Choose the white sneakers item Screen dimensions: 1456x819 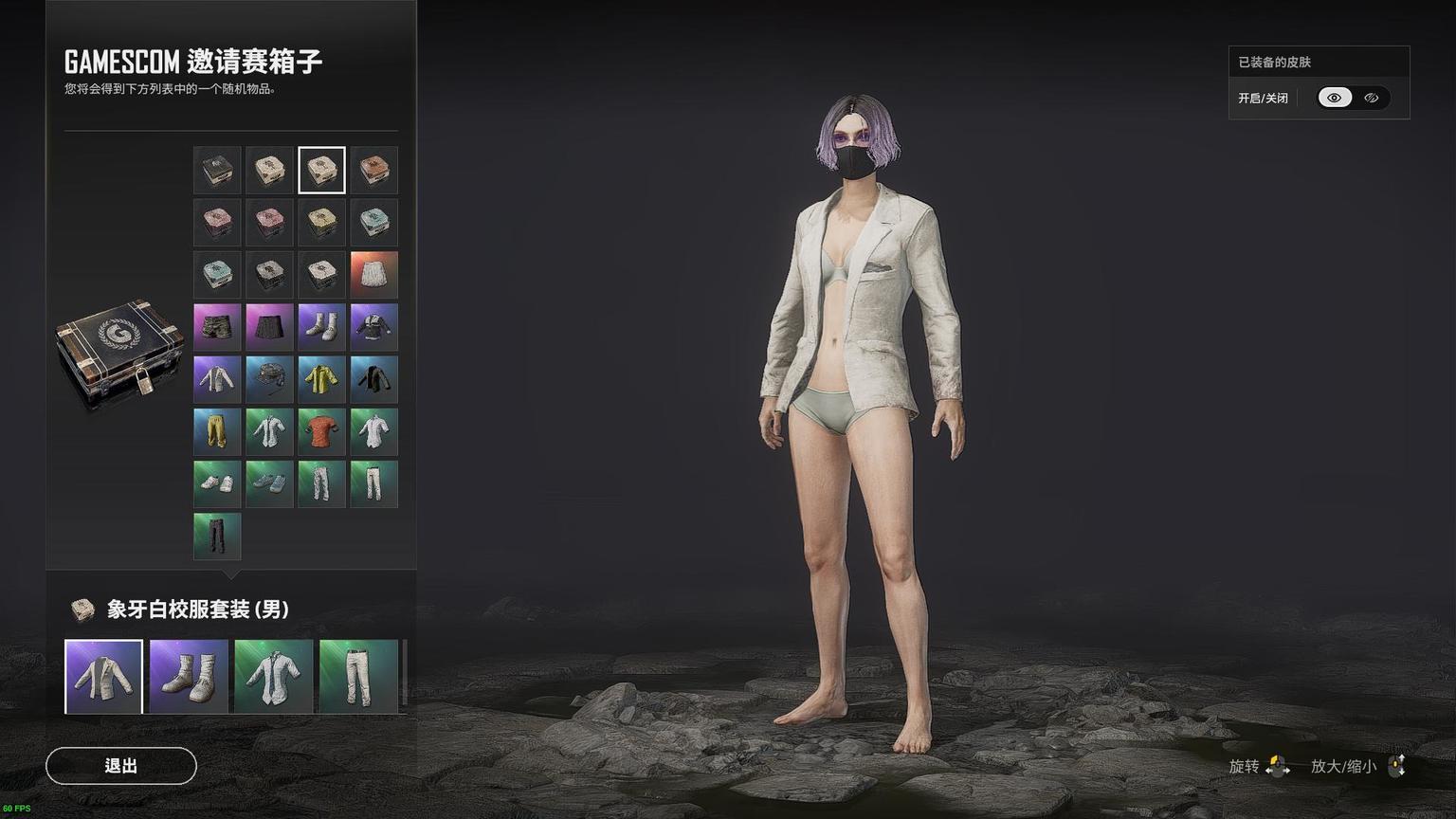pyautogui.click(x=217, y=483)
